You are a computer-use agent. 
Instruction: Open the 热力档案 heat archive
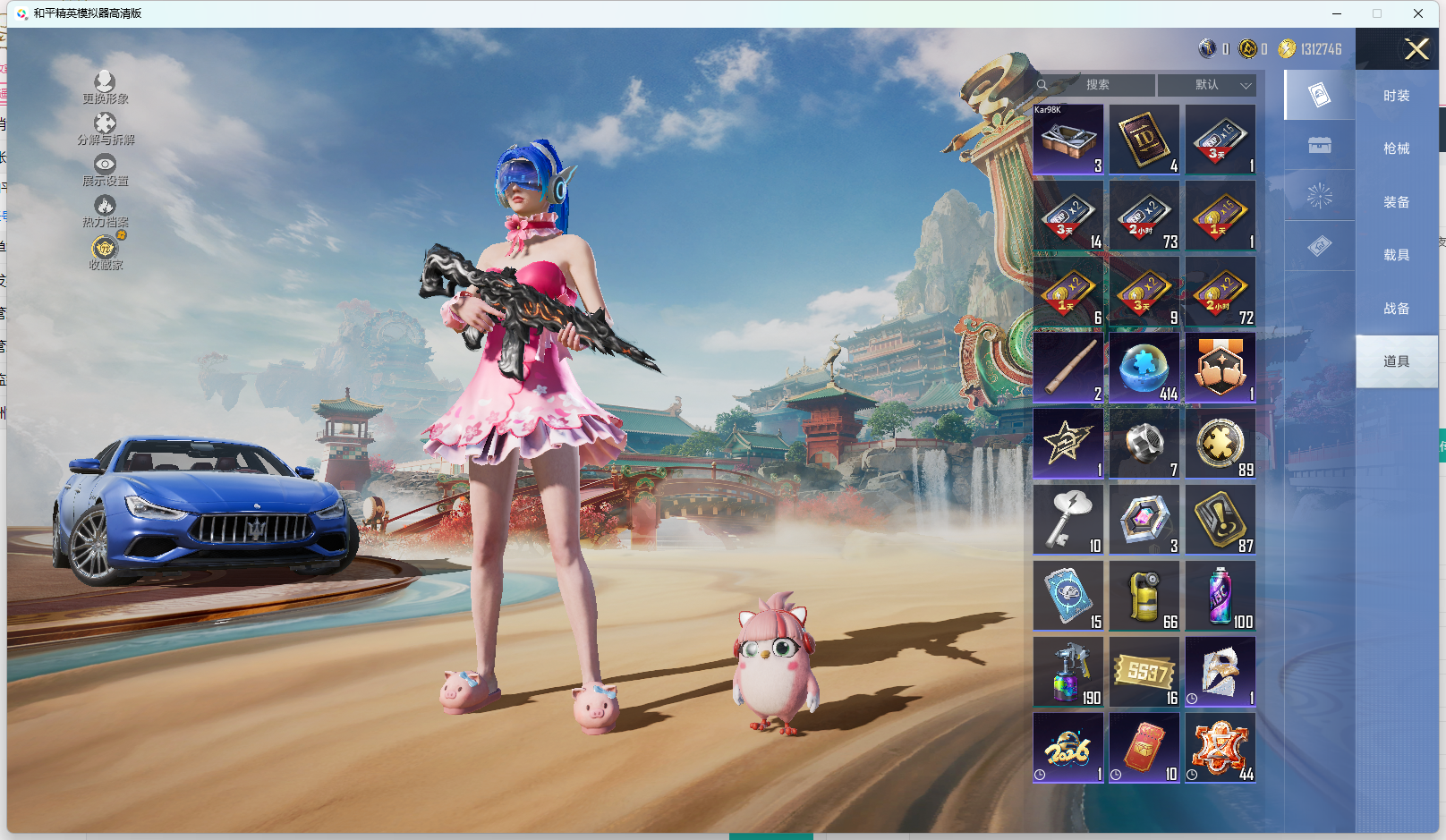tap(106, 211)
